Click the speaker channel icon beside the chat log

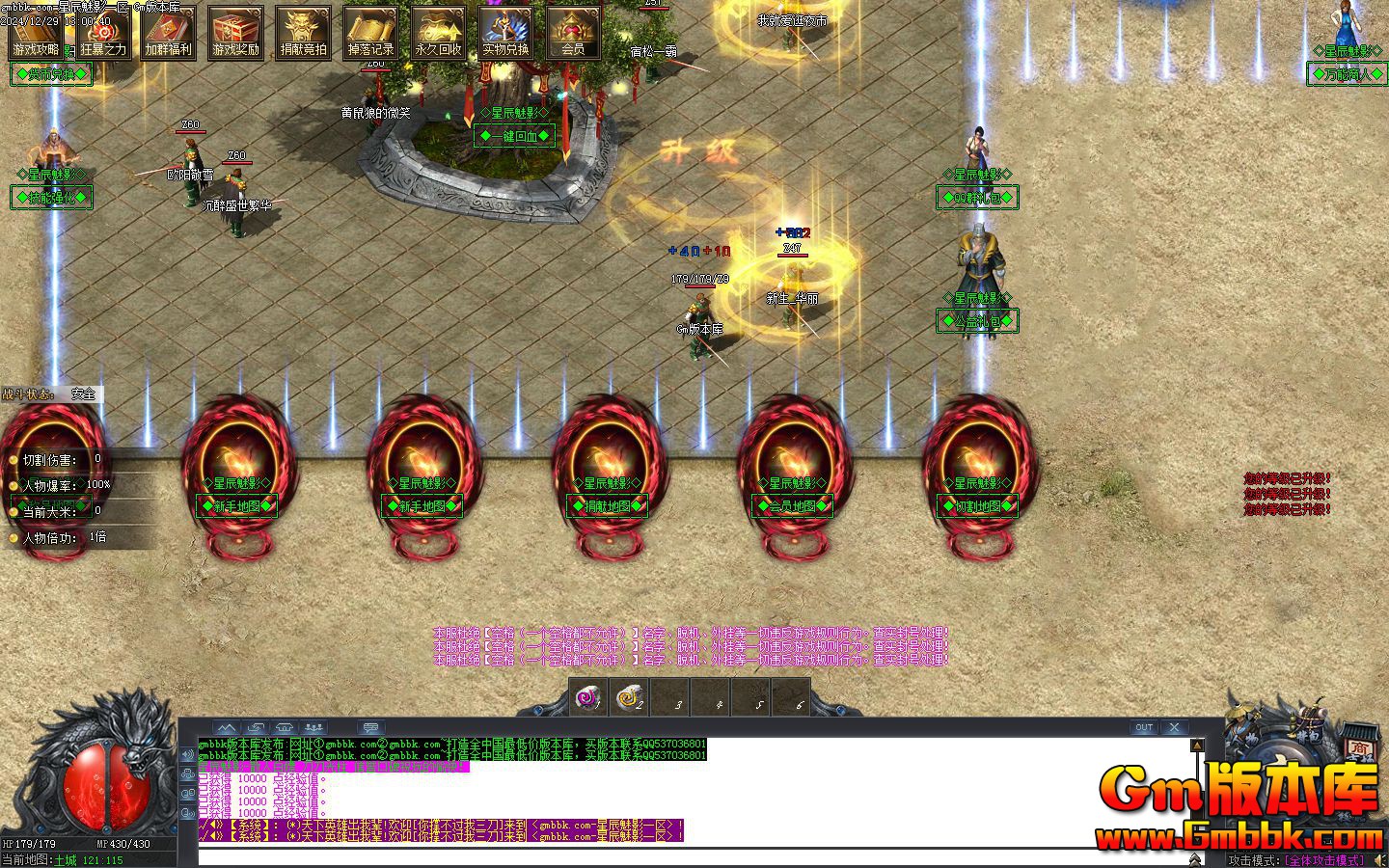click(187, 754)
